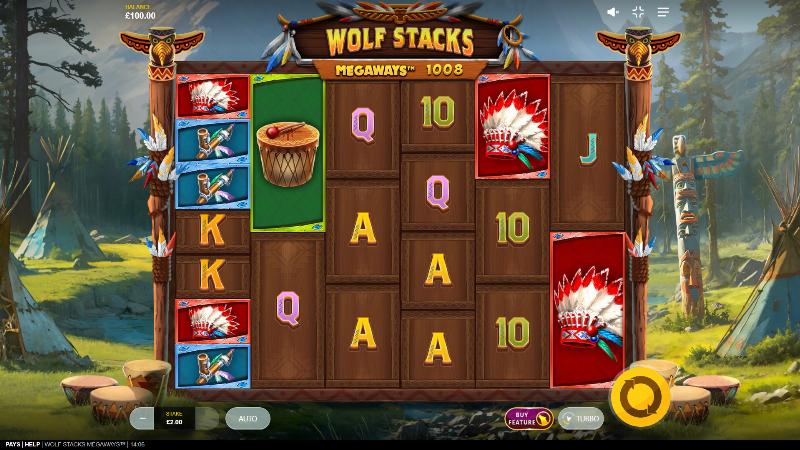Spin the reels with the orange button
The image size is (800, 450).
638,395
